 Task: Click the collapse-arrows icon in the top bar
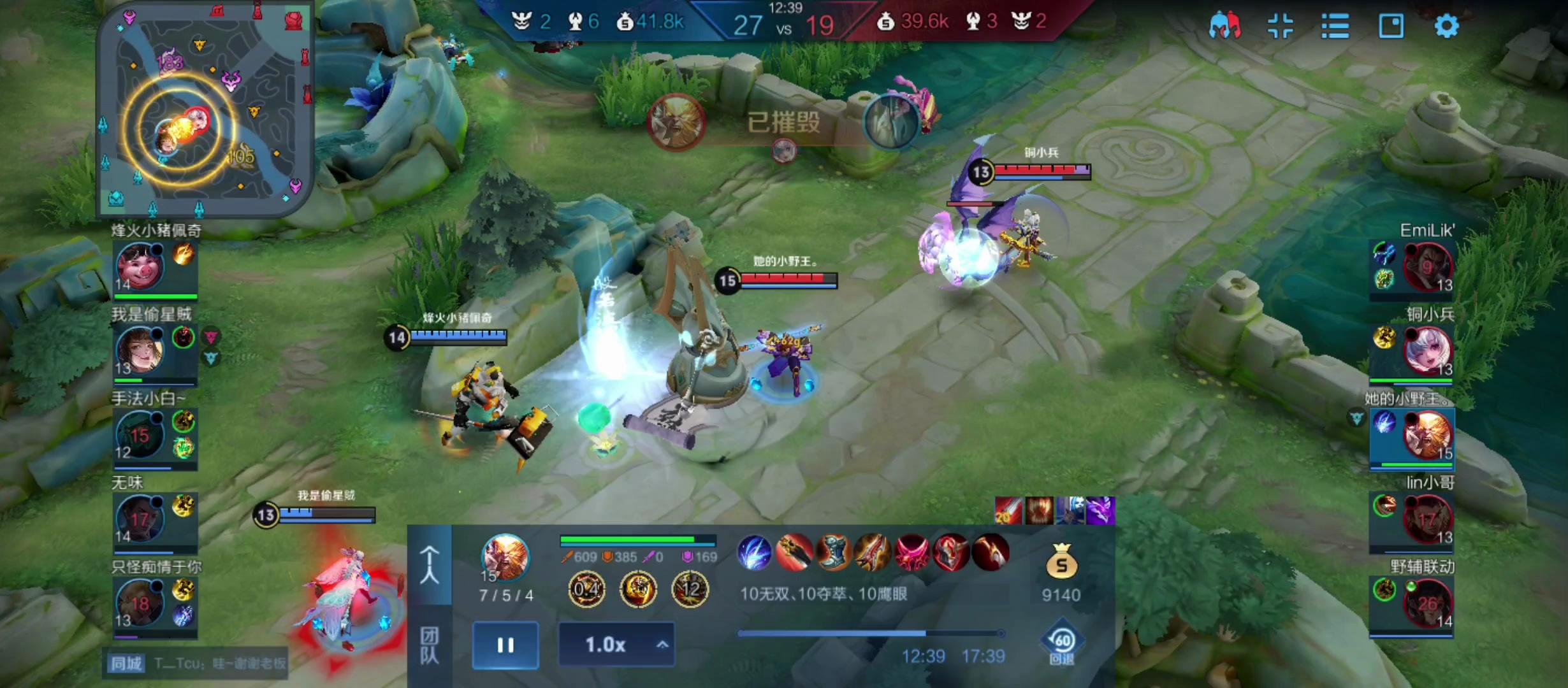1280,26
